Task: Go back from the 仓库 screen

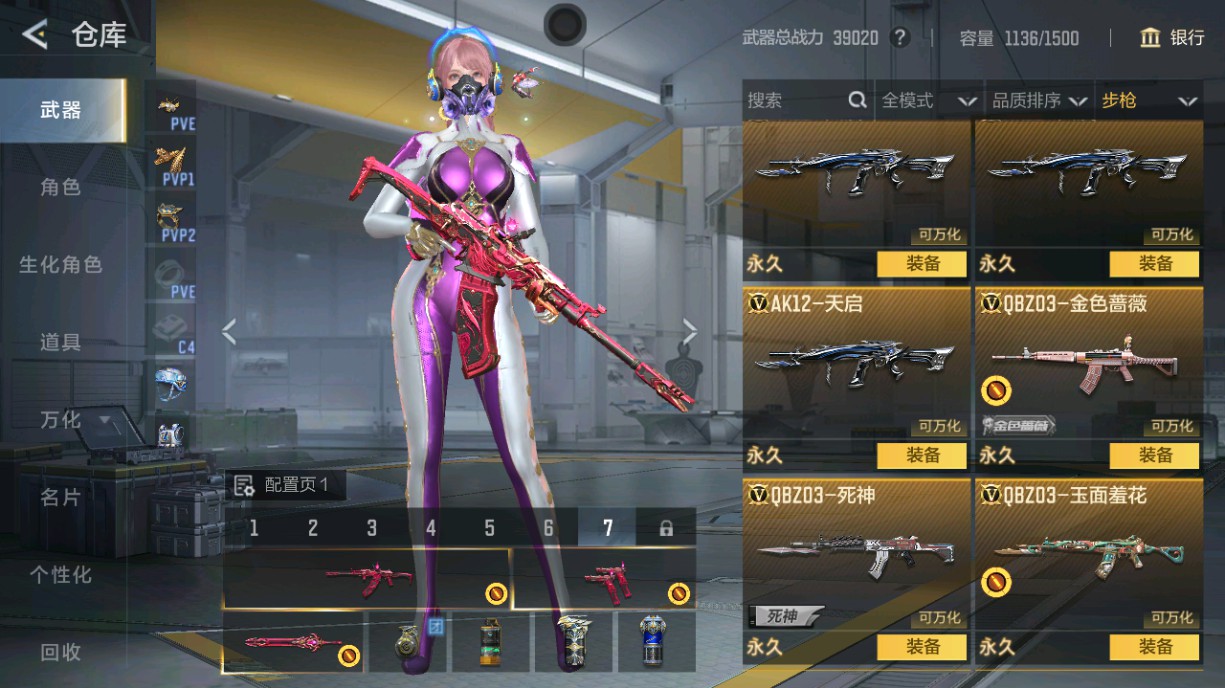Action: pyautogui.click(x=35, y=36)
